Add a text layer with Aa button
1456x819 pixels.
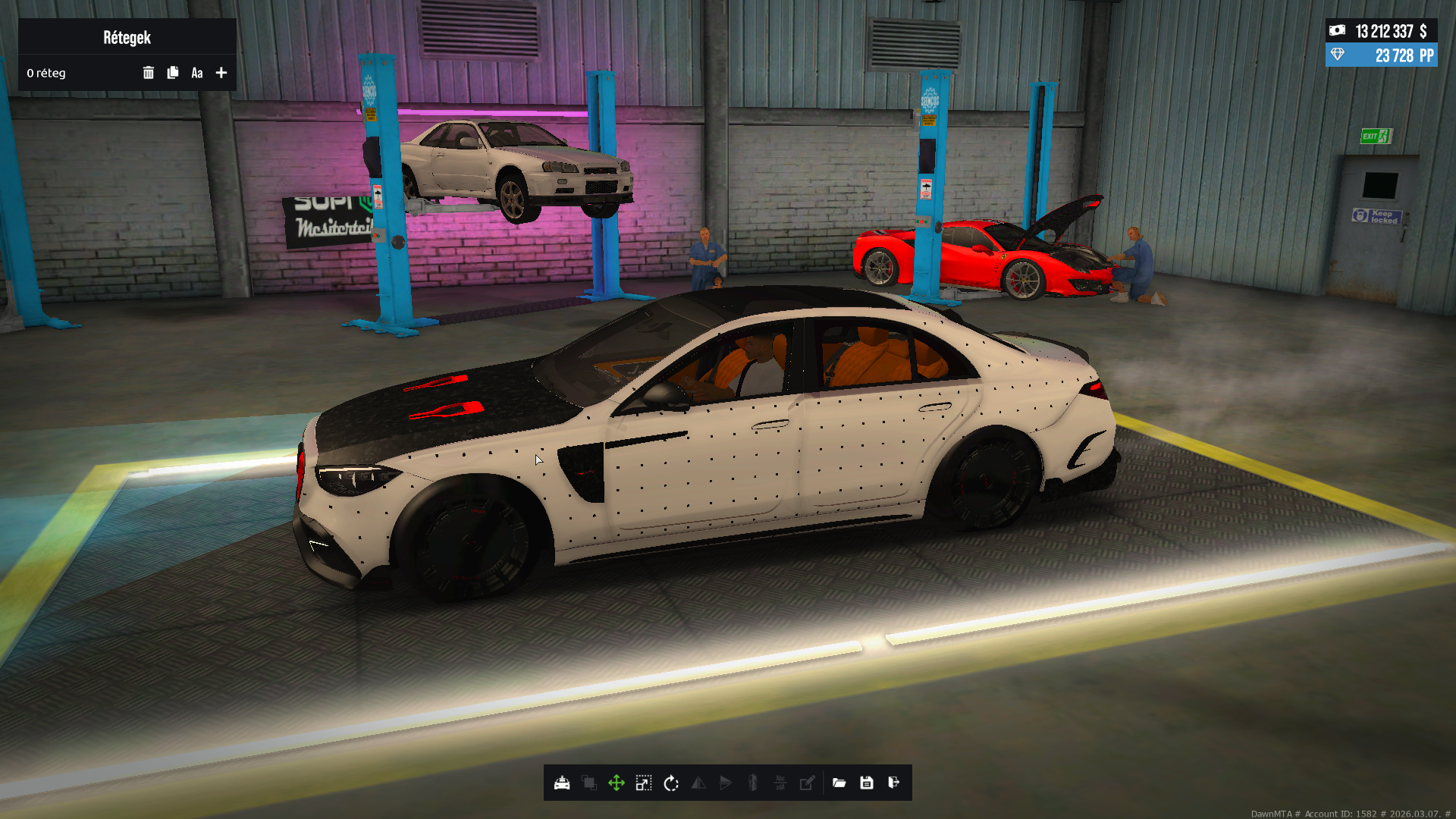point(197,73)
